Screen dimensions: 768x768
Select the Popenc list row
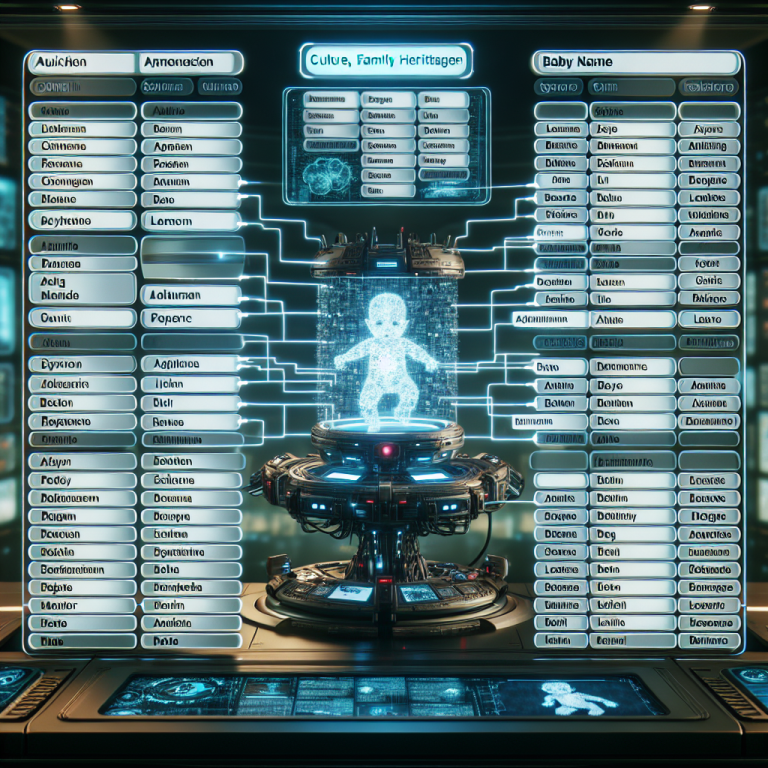[x=190, y=318]
